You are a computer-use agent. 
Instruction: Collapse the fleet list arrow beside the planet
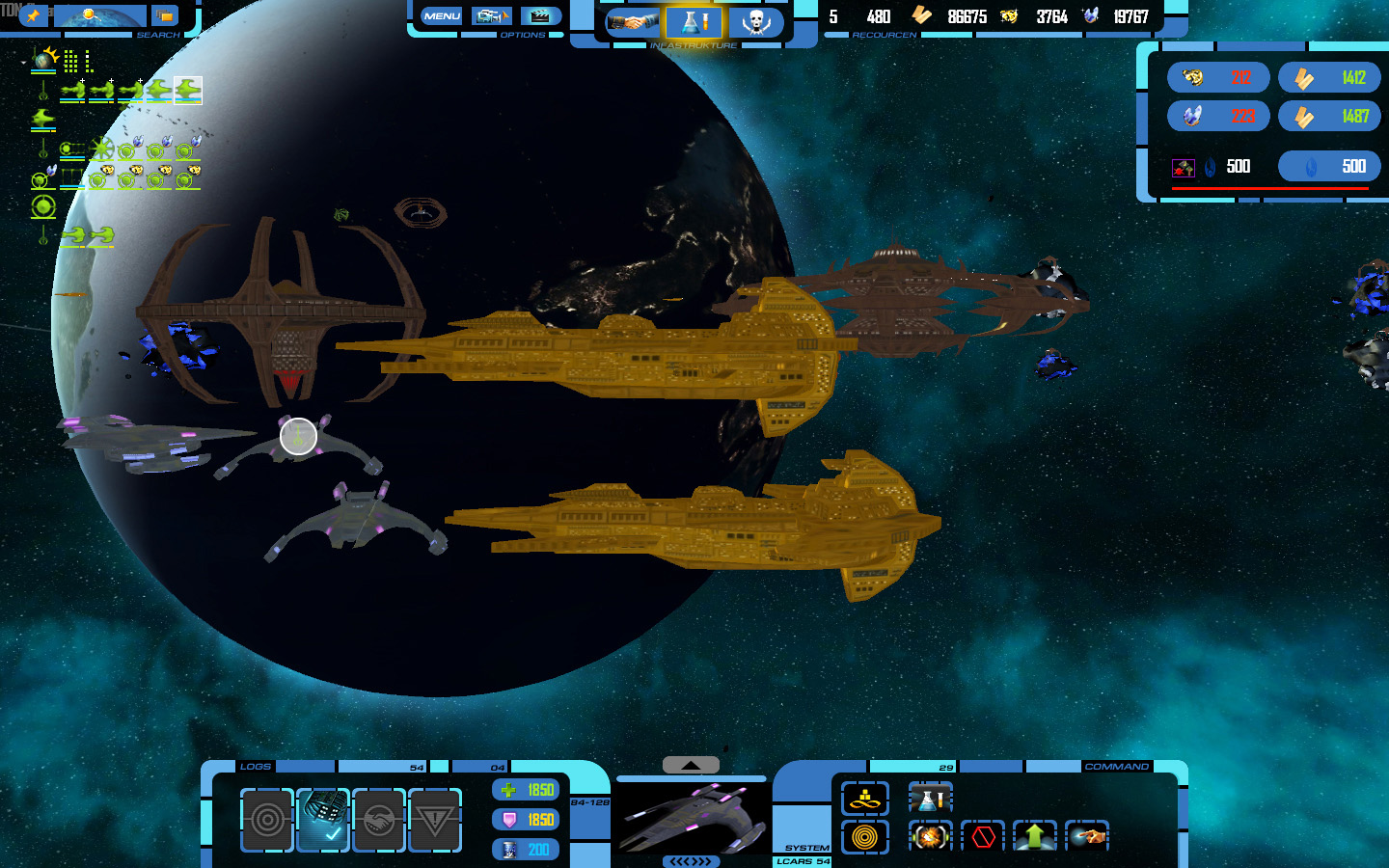coord(23,61)
